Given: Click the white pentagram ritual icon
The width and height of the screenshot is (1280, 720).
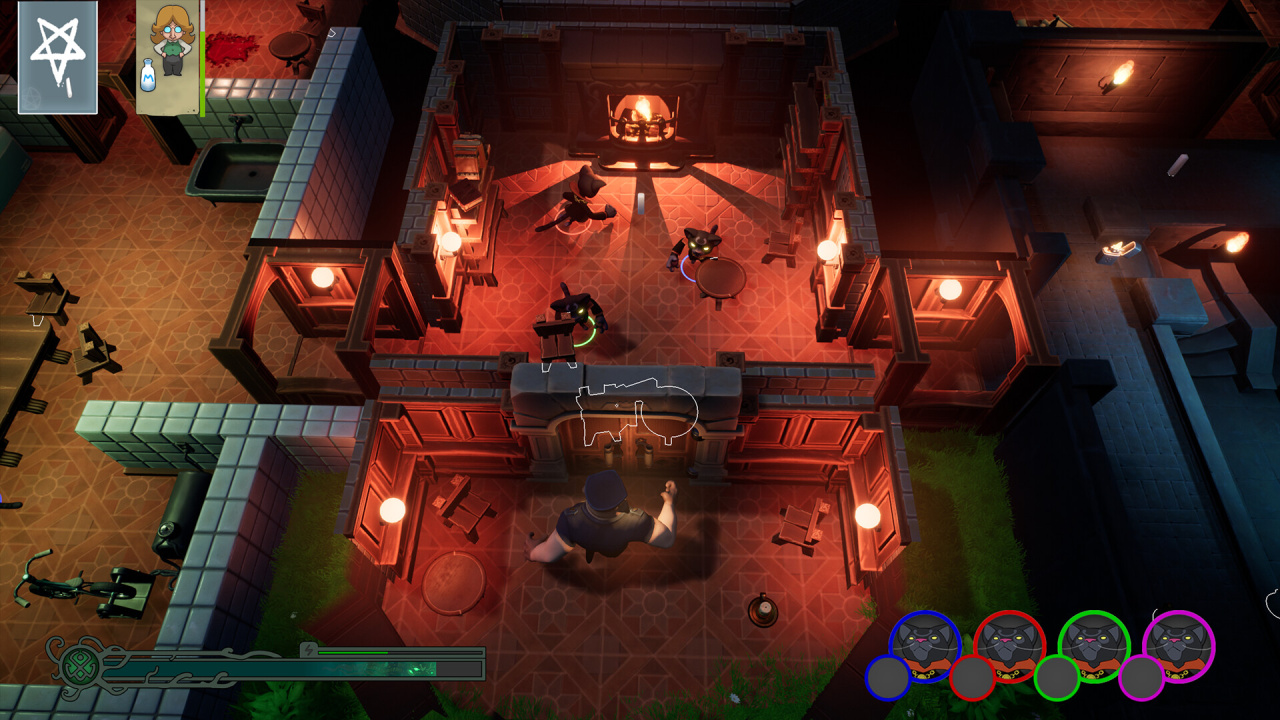Looking at the screenshot, I should point(57,56).
